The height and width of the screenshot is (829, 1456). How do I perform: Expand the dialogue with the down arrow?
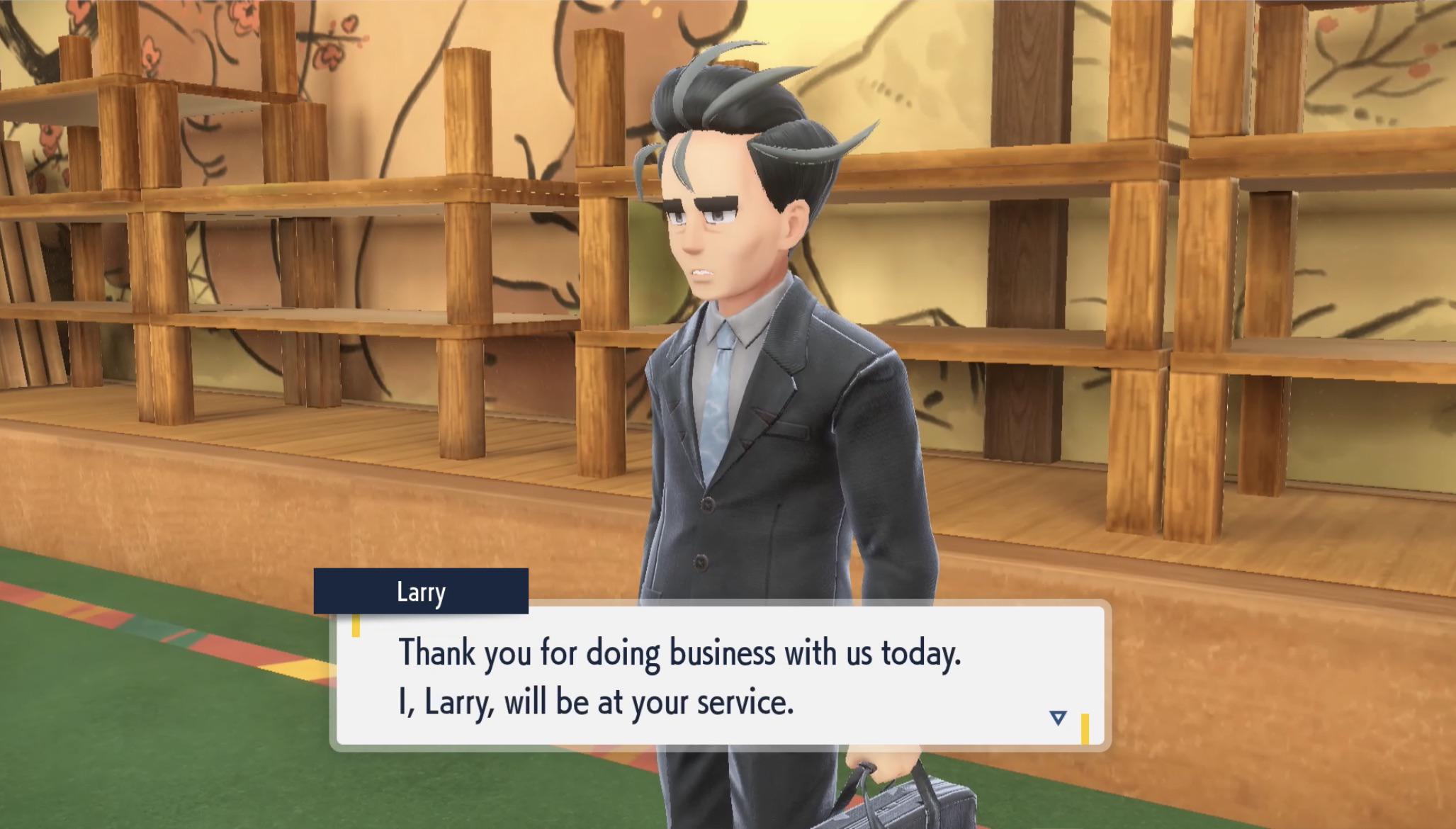[x=1057, y=717]
